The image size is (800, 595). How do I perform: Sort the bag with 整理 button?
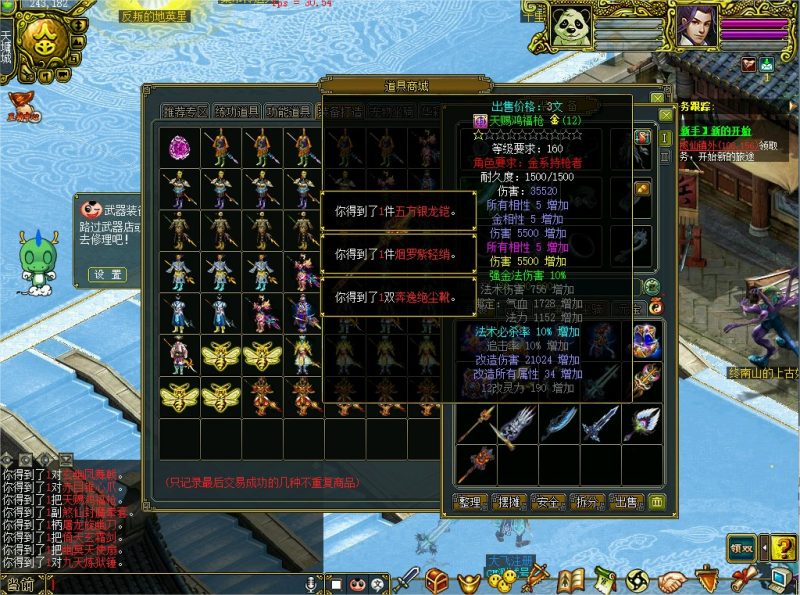click(x=471, y=501)
